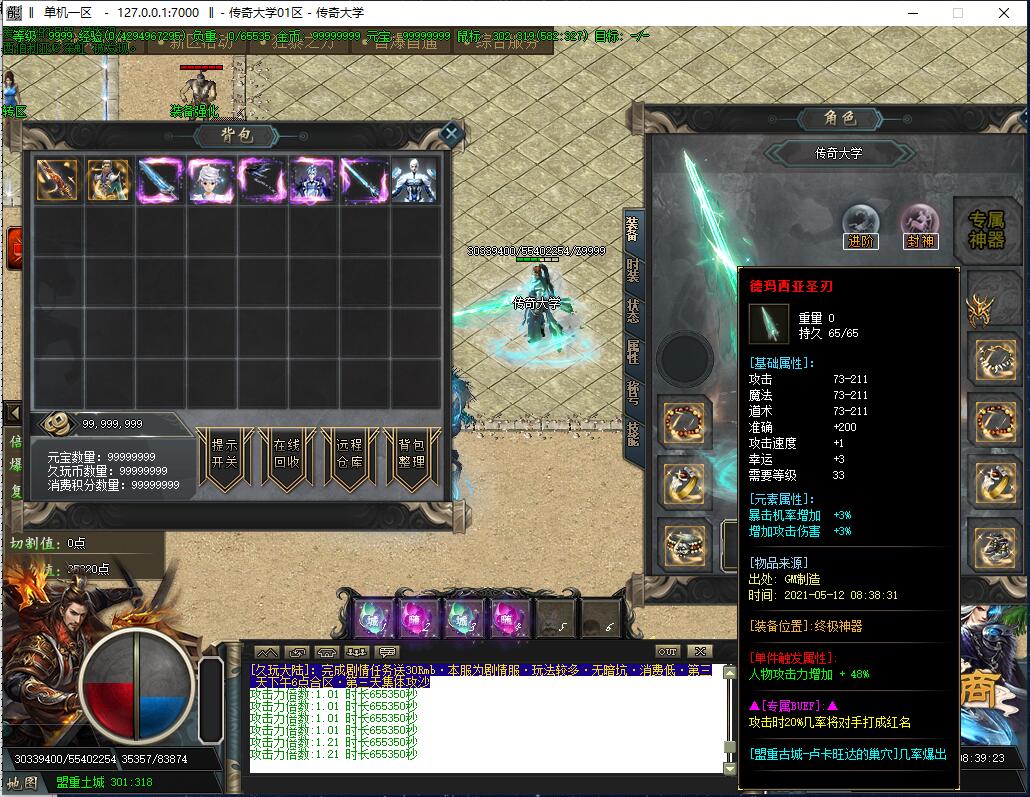Use the first 城 scroll in hotbar

[373, 617]
